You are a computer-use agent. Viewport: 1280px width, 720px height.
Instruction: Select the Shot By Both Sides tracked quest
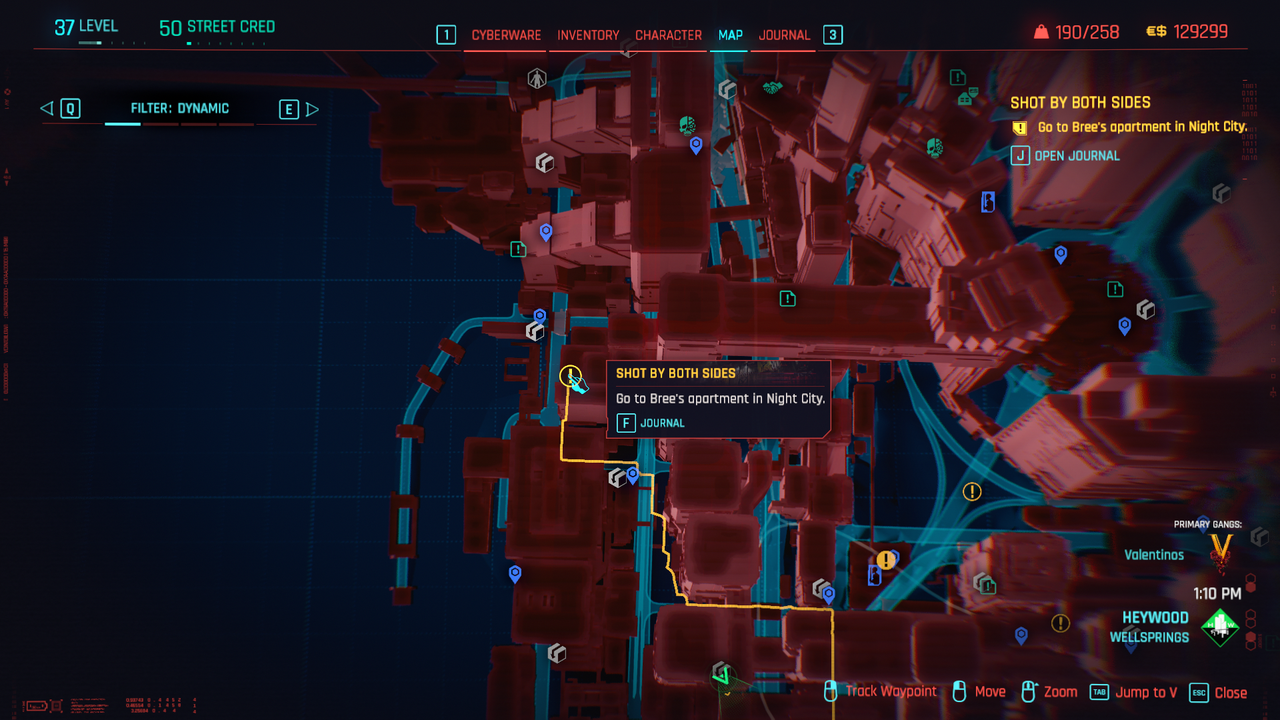1080,102
